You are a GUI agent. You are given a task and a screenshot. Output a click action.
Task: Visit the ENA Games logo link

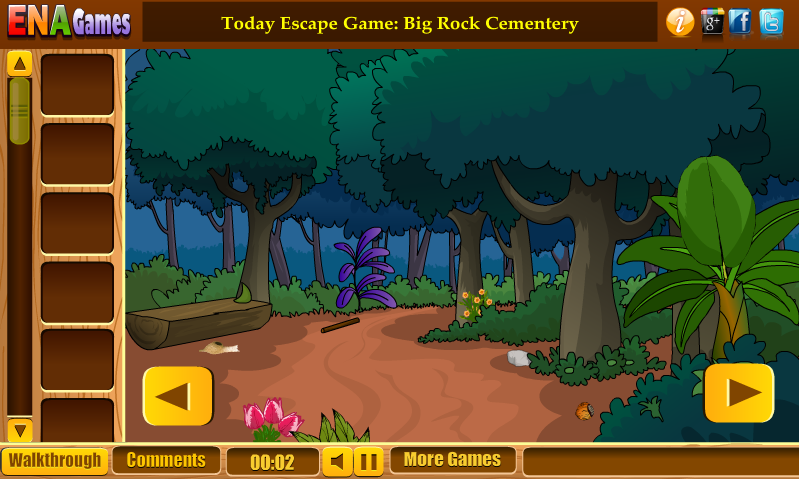(69, 22)
